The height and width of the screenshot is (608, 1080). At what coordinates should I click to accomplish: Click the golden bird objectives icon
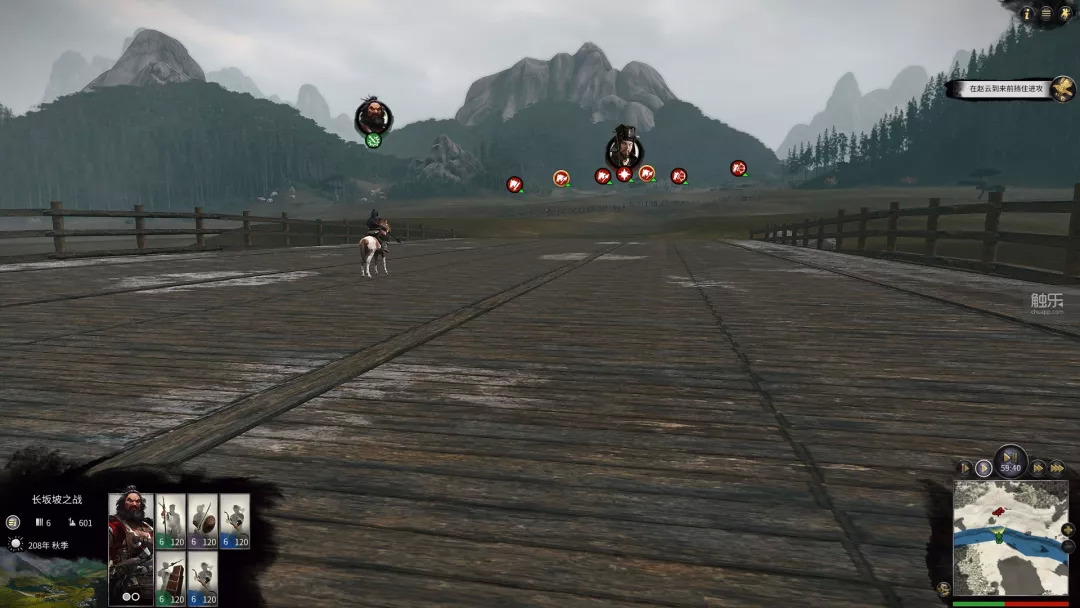[1063, 89]
